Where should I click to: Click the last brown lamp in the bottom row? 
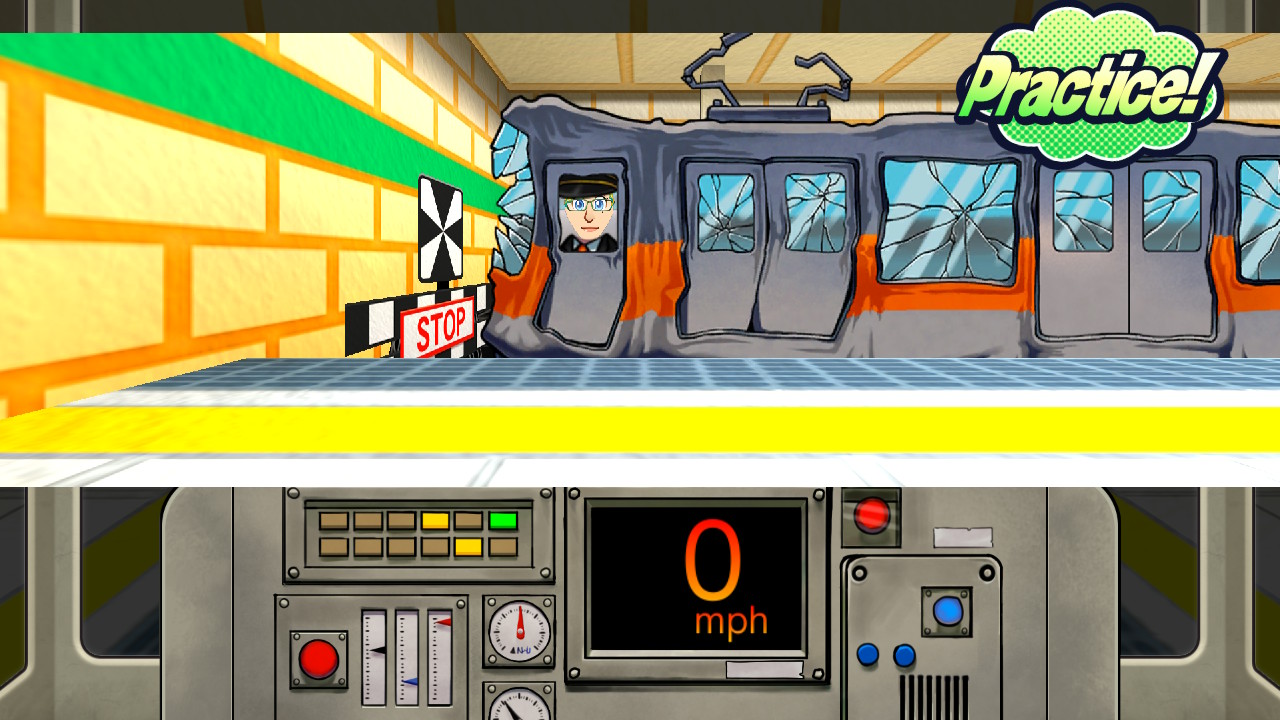(x=503, y=546)
